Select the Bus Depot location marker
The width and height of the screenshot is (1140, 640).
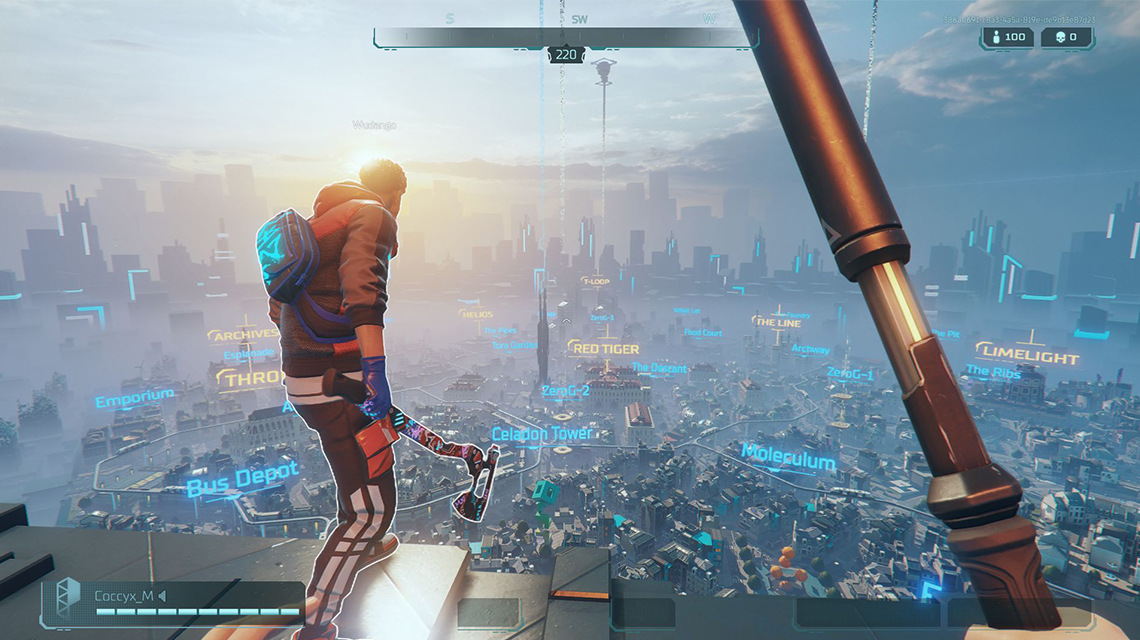(242, 479)
